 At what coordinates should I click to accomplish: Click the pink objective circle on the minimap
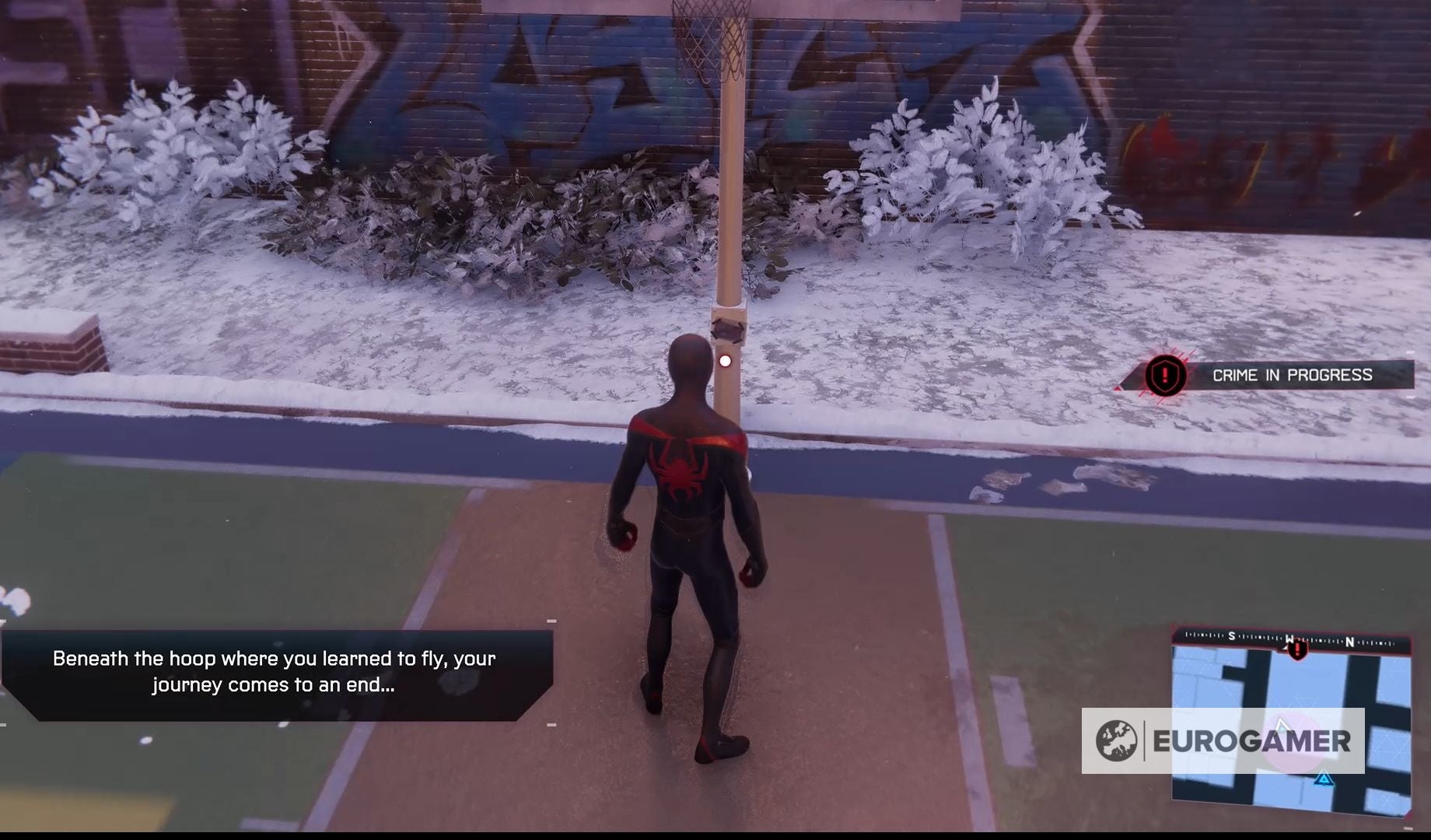[1294, 740]
